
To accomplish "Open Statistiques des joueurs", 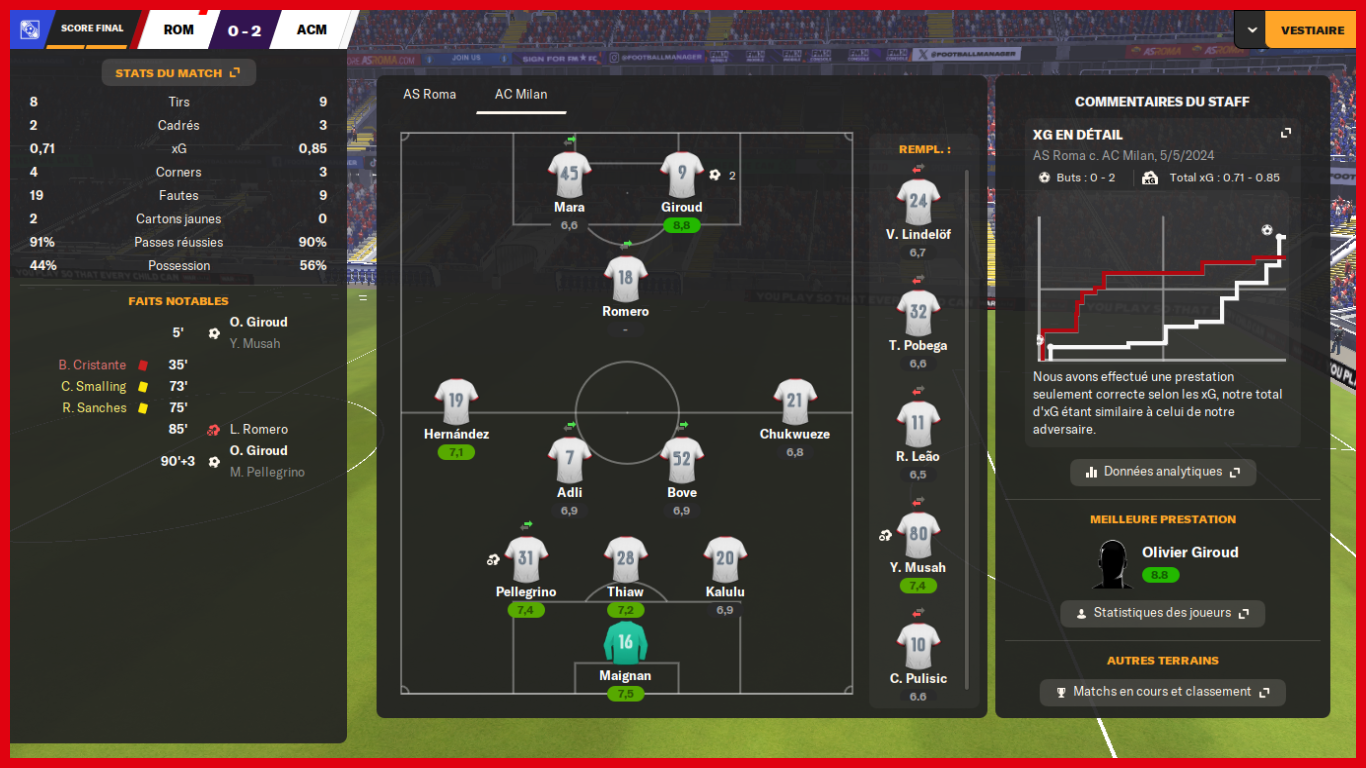I will coord(1162,613).
